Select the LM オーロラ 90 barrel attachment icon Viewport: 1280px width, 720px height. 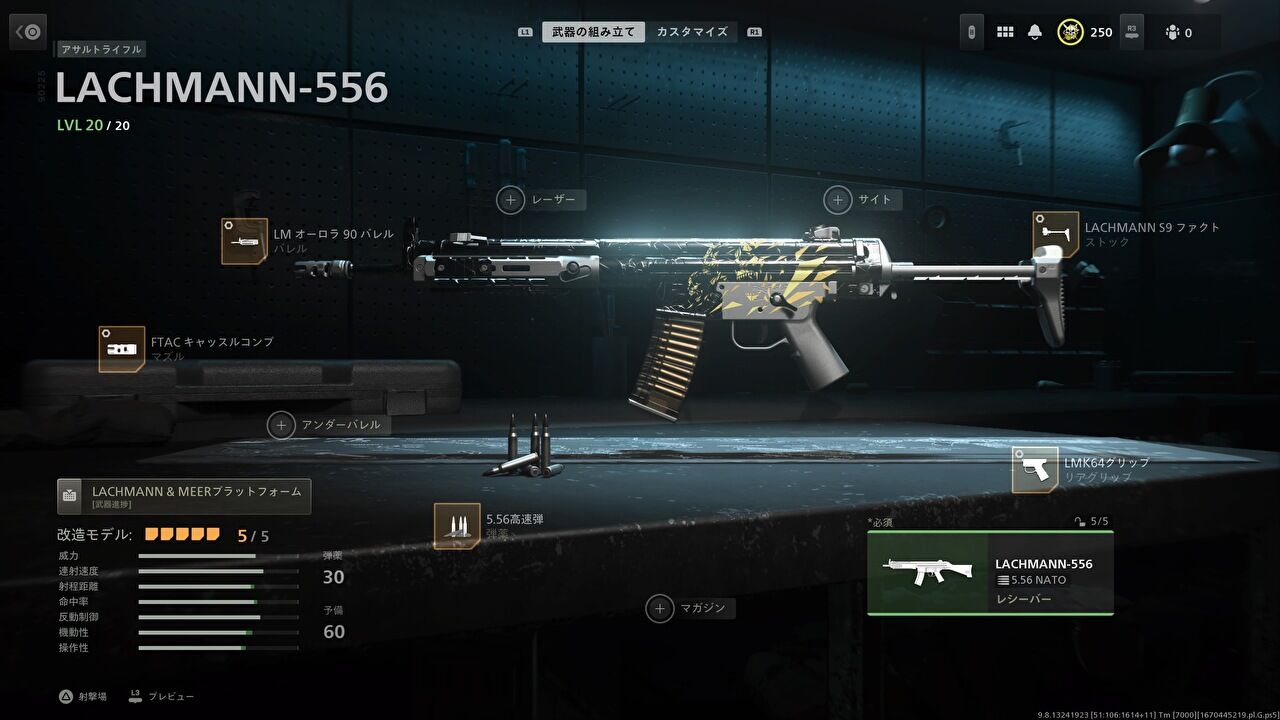(243, 239)
